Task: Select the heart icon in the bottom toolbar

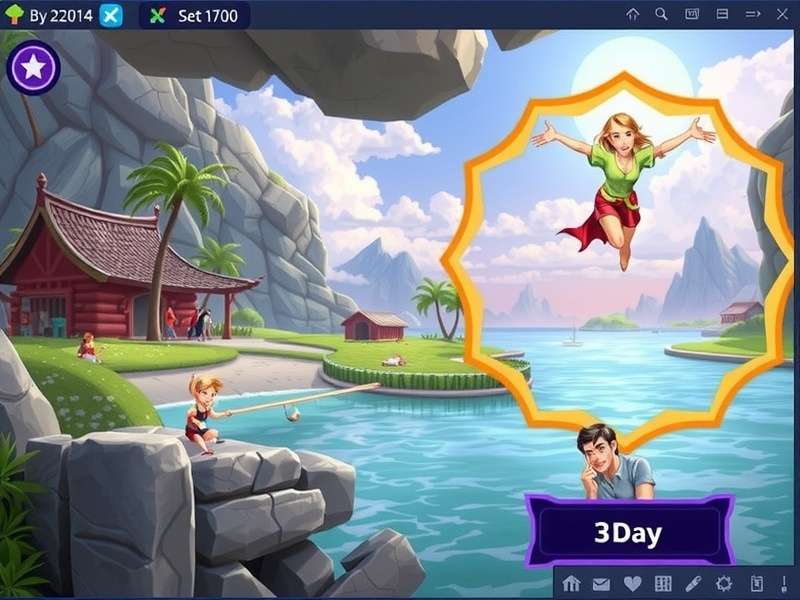Action: [631, 584]
